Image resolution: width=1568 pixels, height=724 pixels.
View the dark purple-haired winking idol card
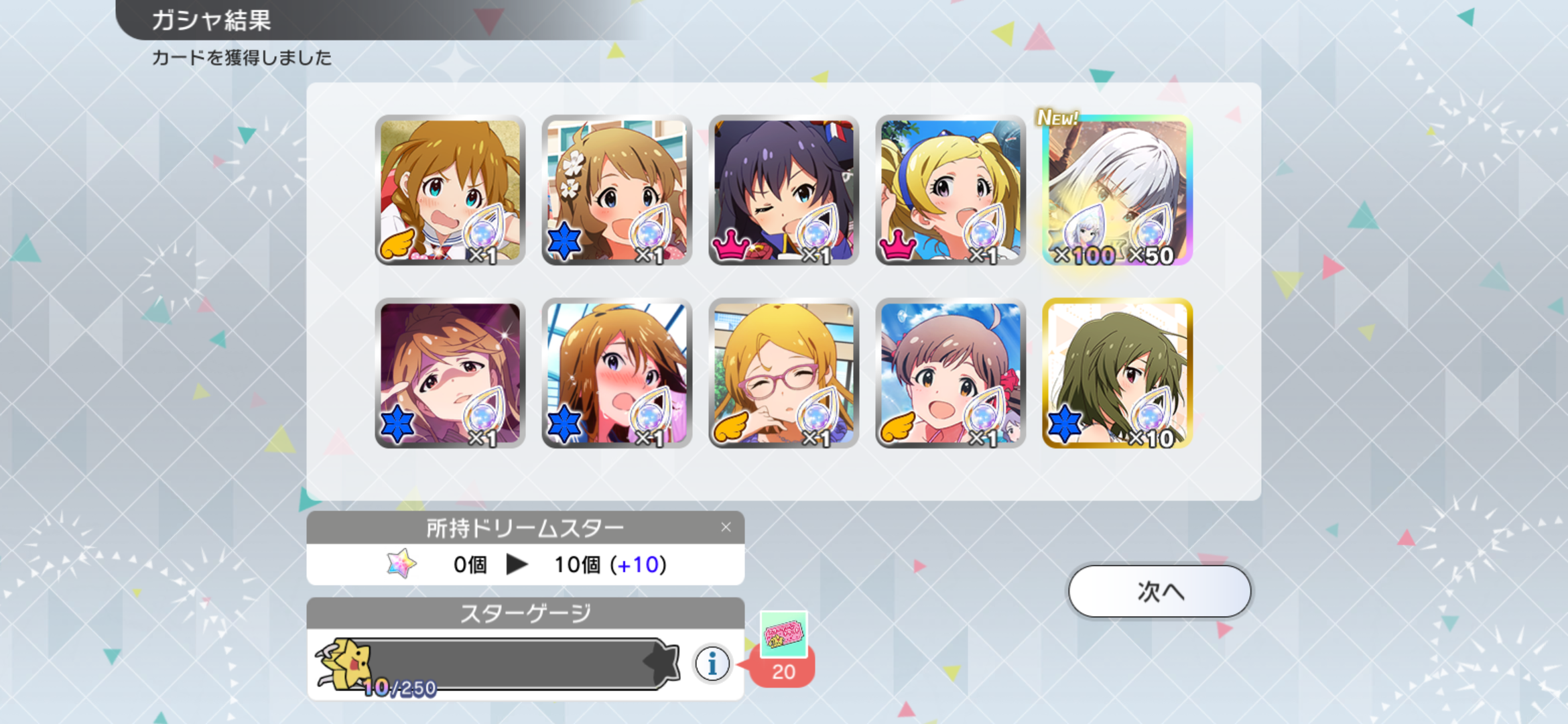(x=783, y=190)
